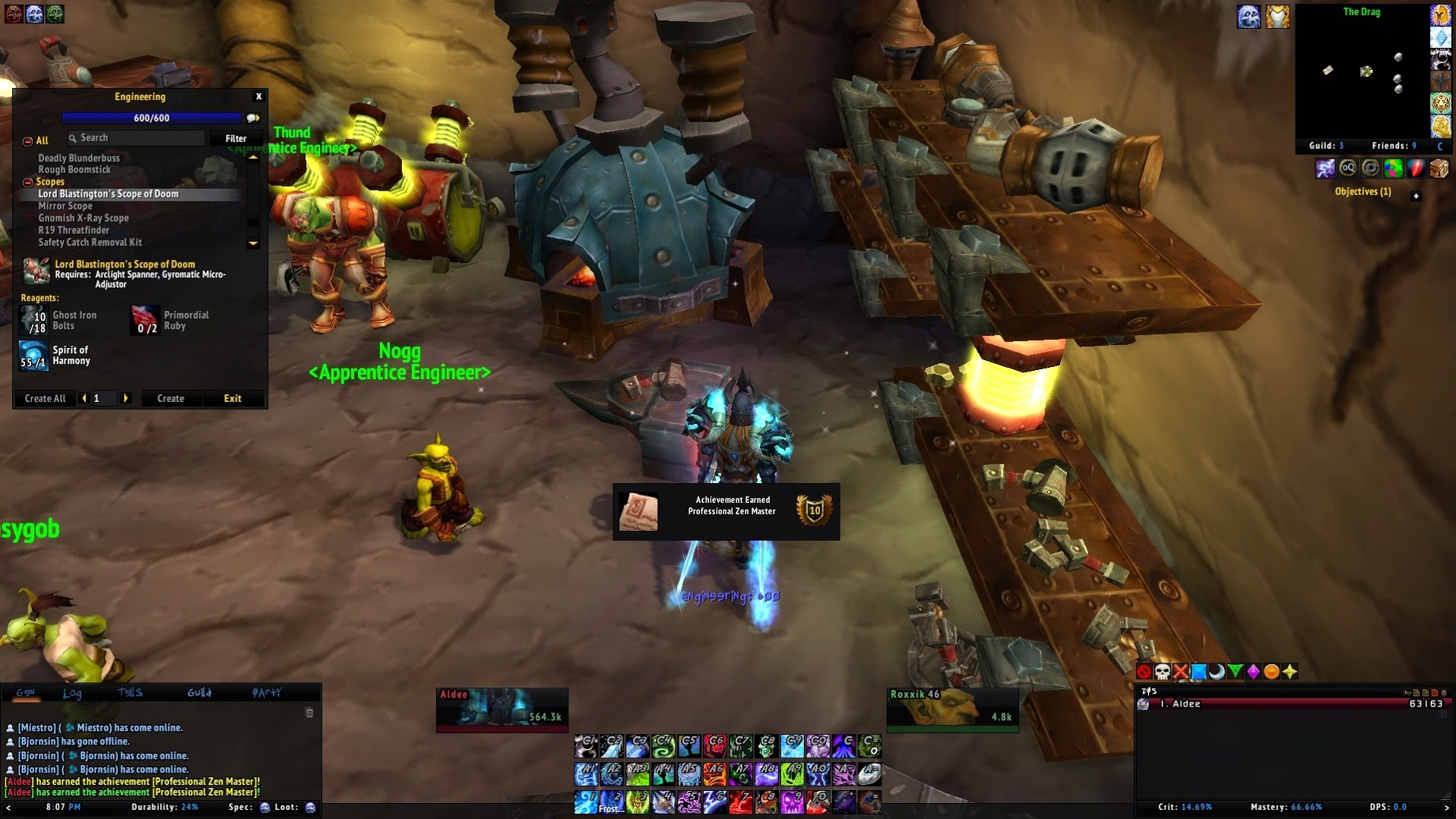Click the treasure chest icon below the minimap
The height and width of the screenshot is (819, 1456).
1439,169
